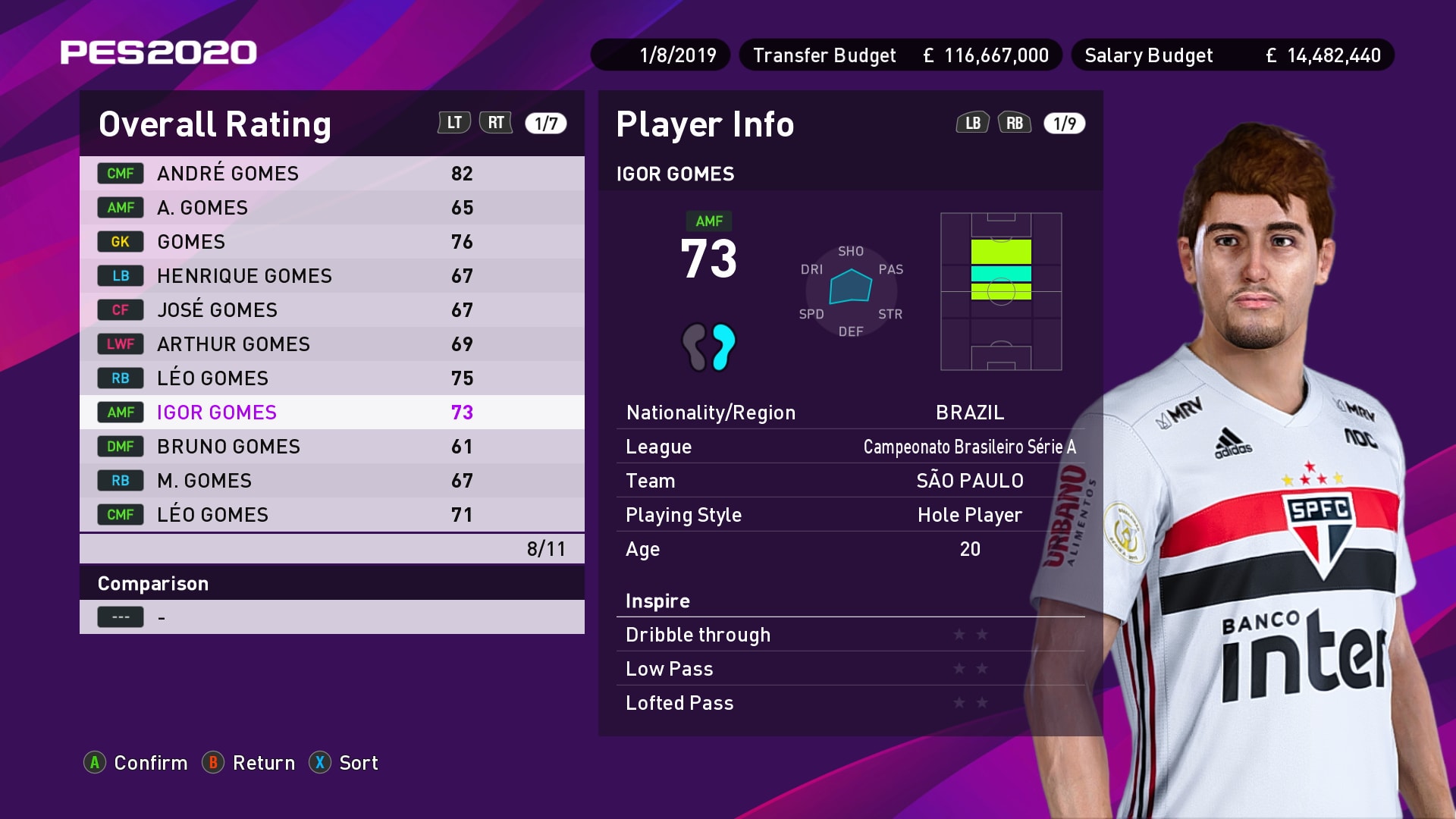
Task: Select left back Henrique Gomes
Action: [x=331, y=276]
